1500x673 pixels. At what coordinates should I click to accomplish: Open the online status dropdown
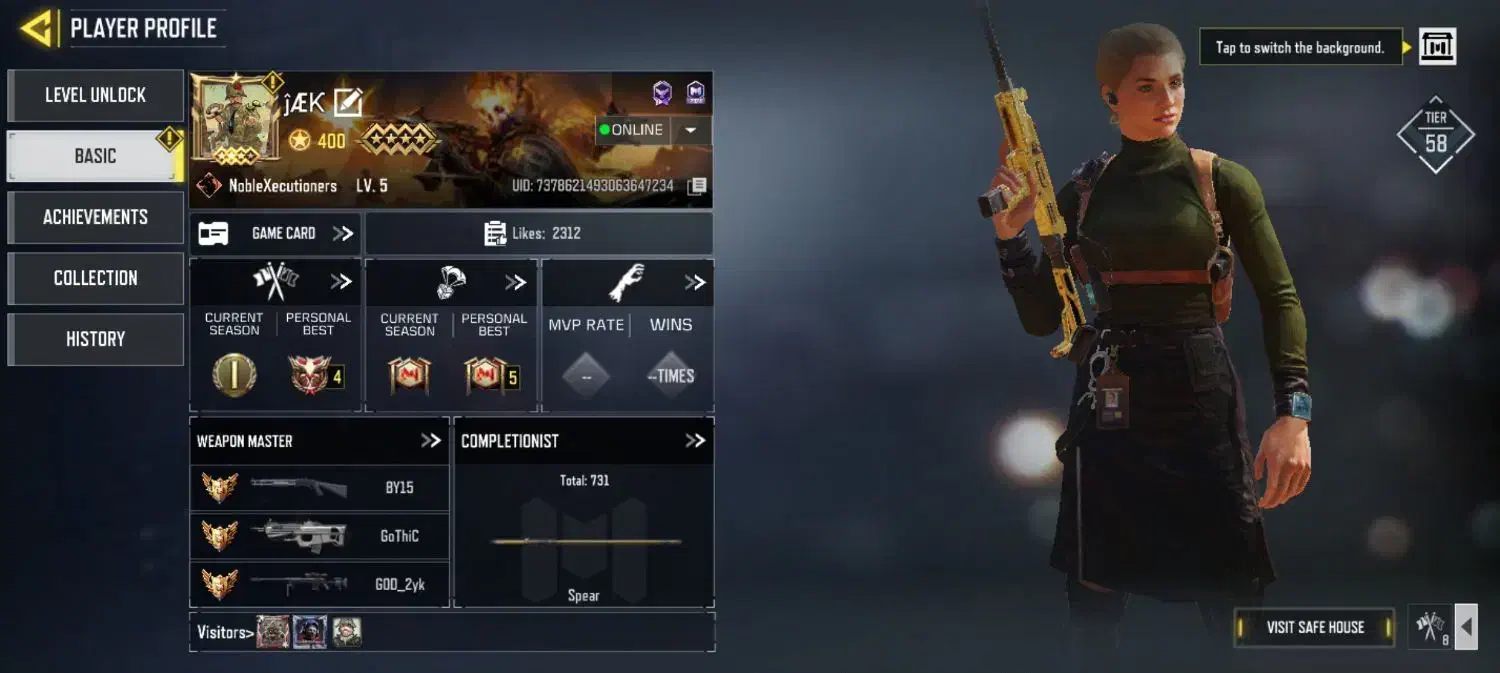pyautogui.click(x=690, y=130)
